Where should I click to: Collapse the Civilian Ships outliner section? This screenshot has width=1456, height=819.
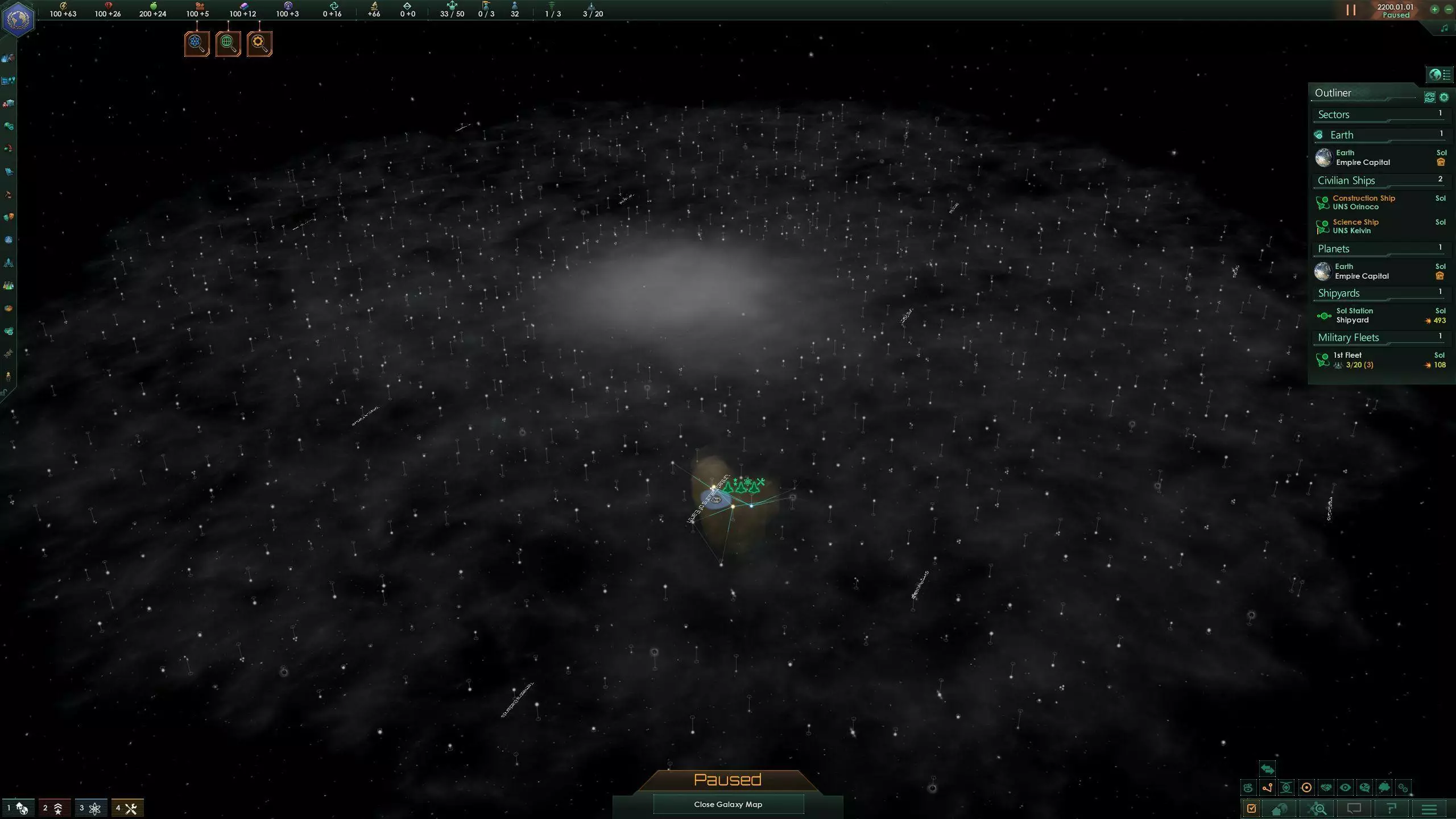pos(1365,180)
